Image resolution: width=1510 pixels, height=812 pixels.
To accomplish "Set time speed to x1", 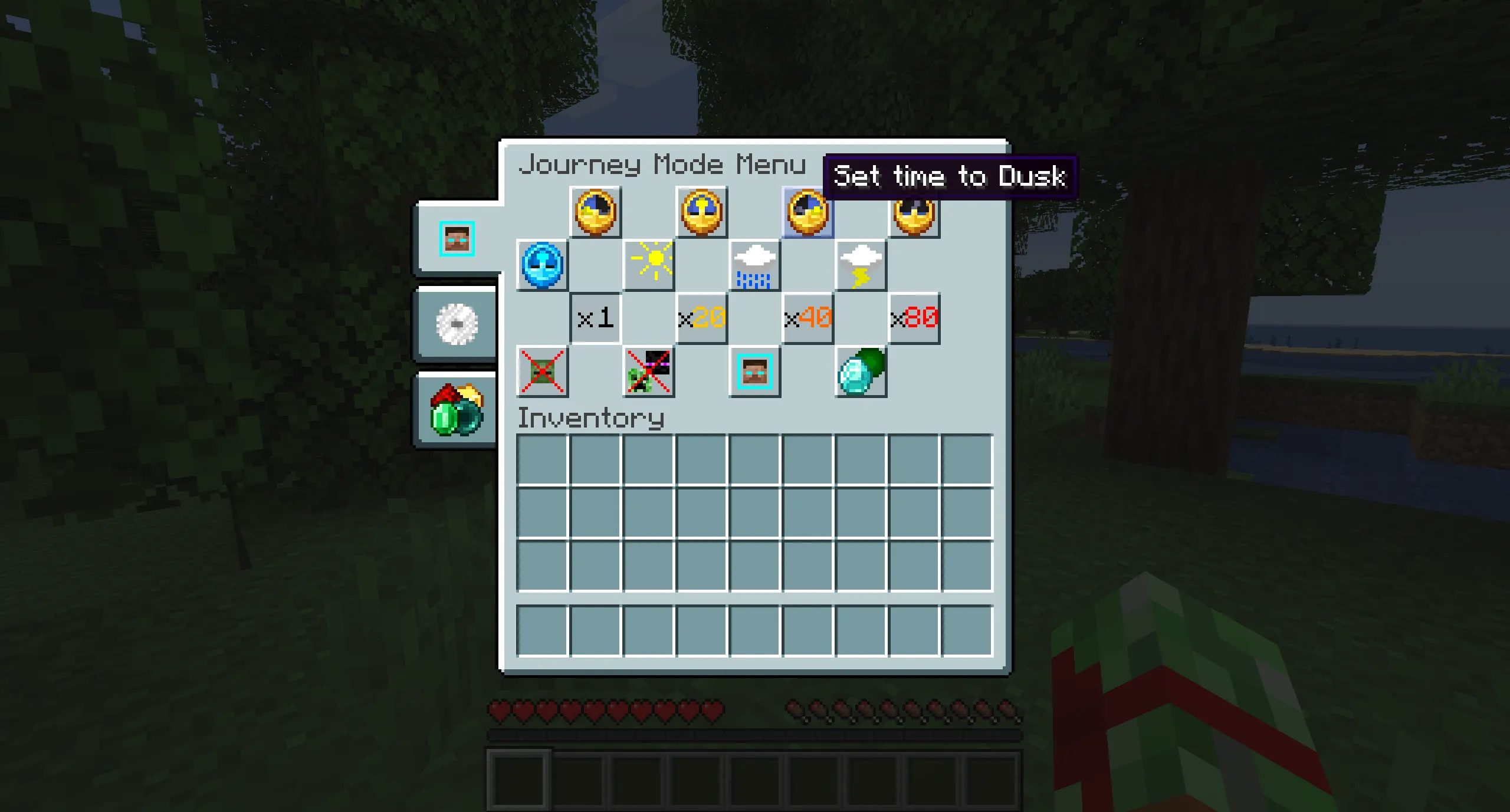I will [595, 318].
